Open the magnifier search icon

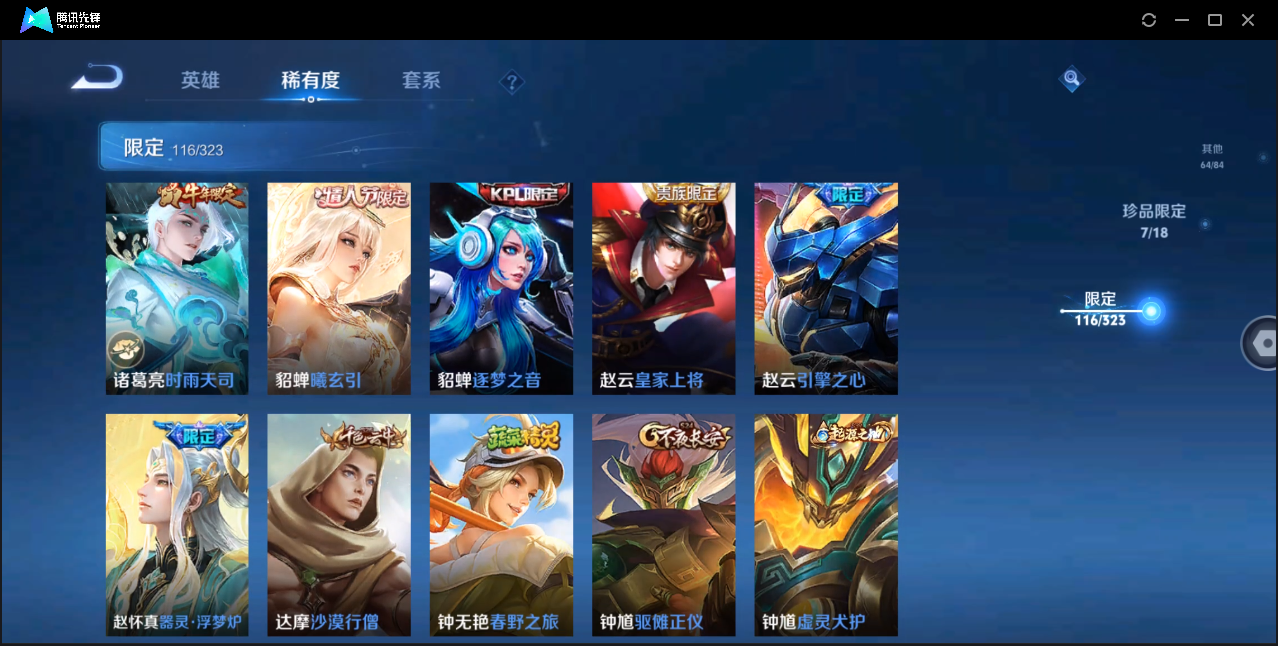click(x=1071, y=78)
